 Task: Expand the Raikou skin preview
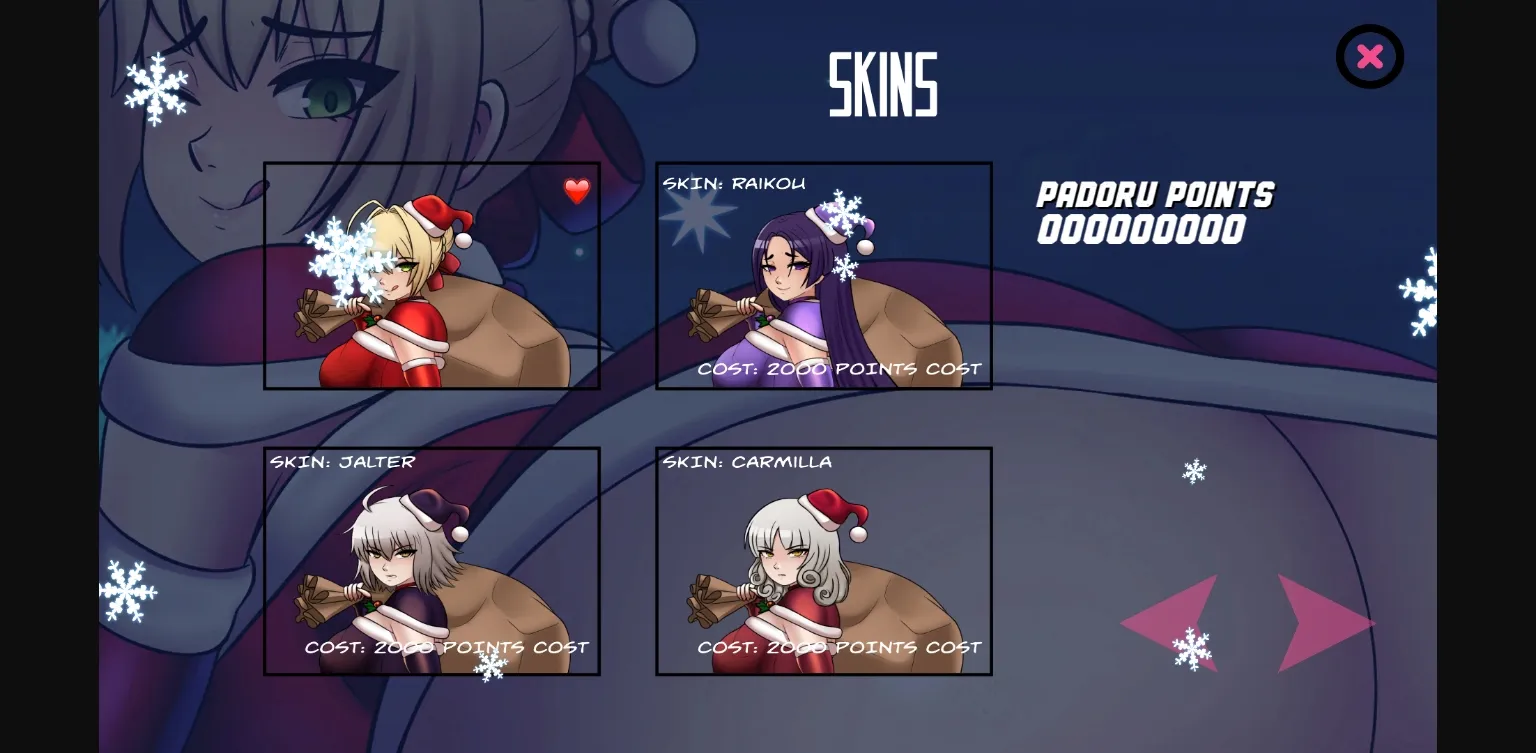[x=824, y=276]
